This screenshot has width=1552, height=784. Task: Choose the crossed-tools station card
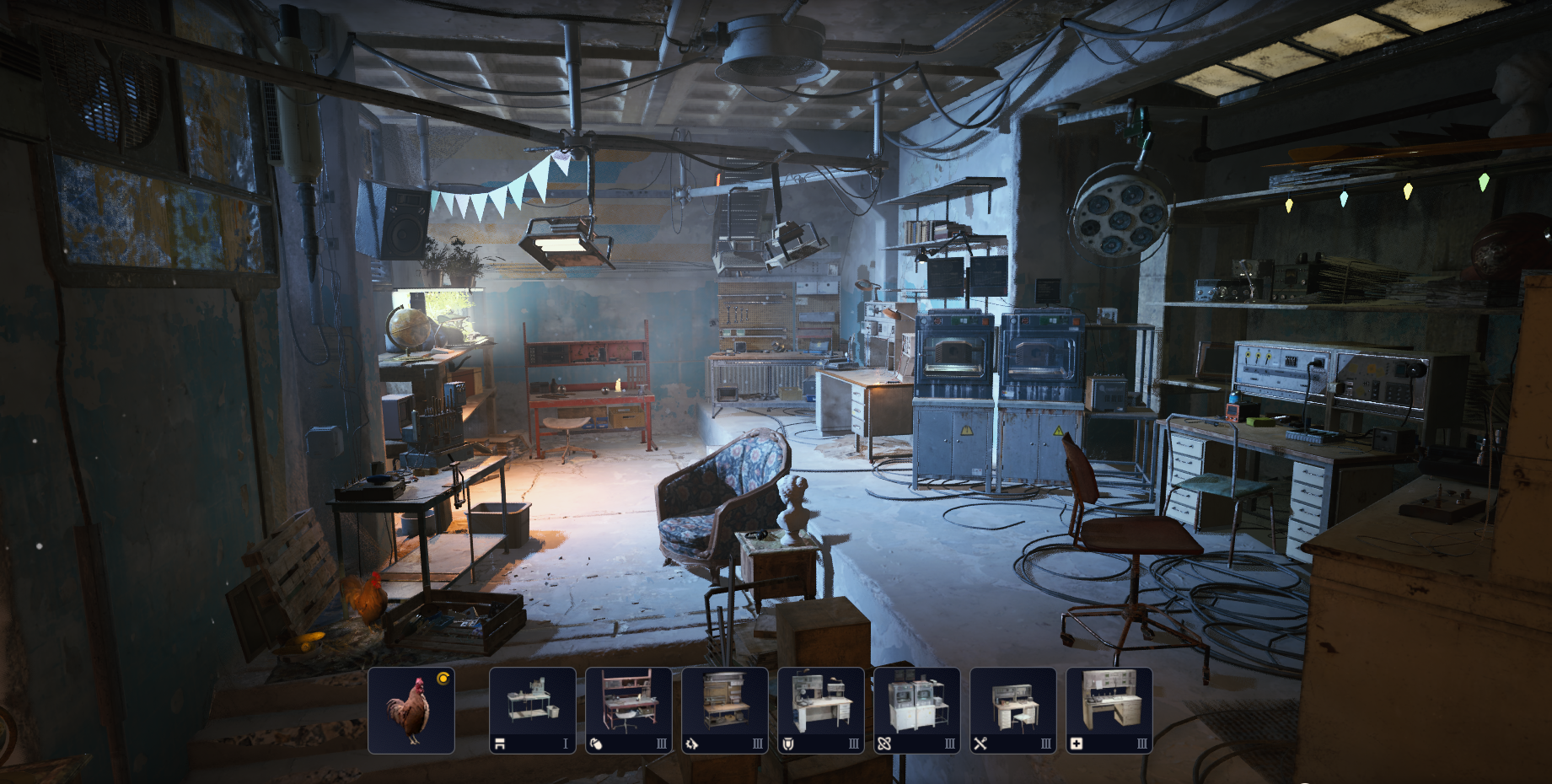pyautogui.click(x=1012, y=710)
